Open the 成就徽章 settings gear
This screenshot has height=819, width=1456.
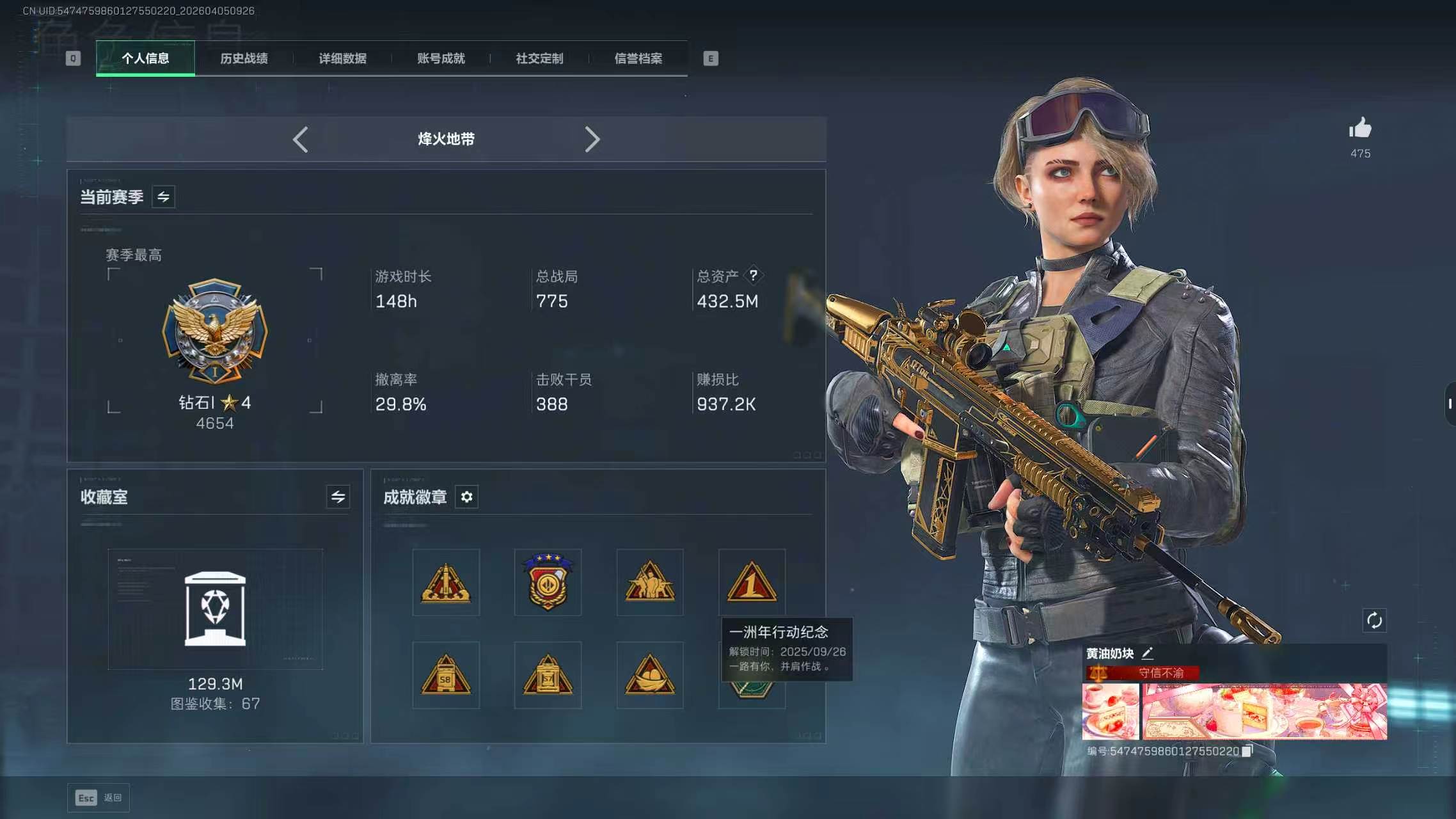[x=466, y=497]
